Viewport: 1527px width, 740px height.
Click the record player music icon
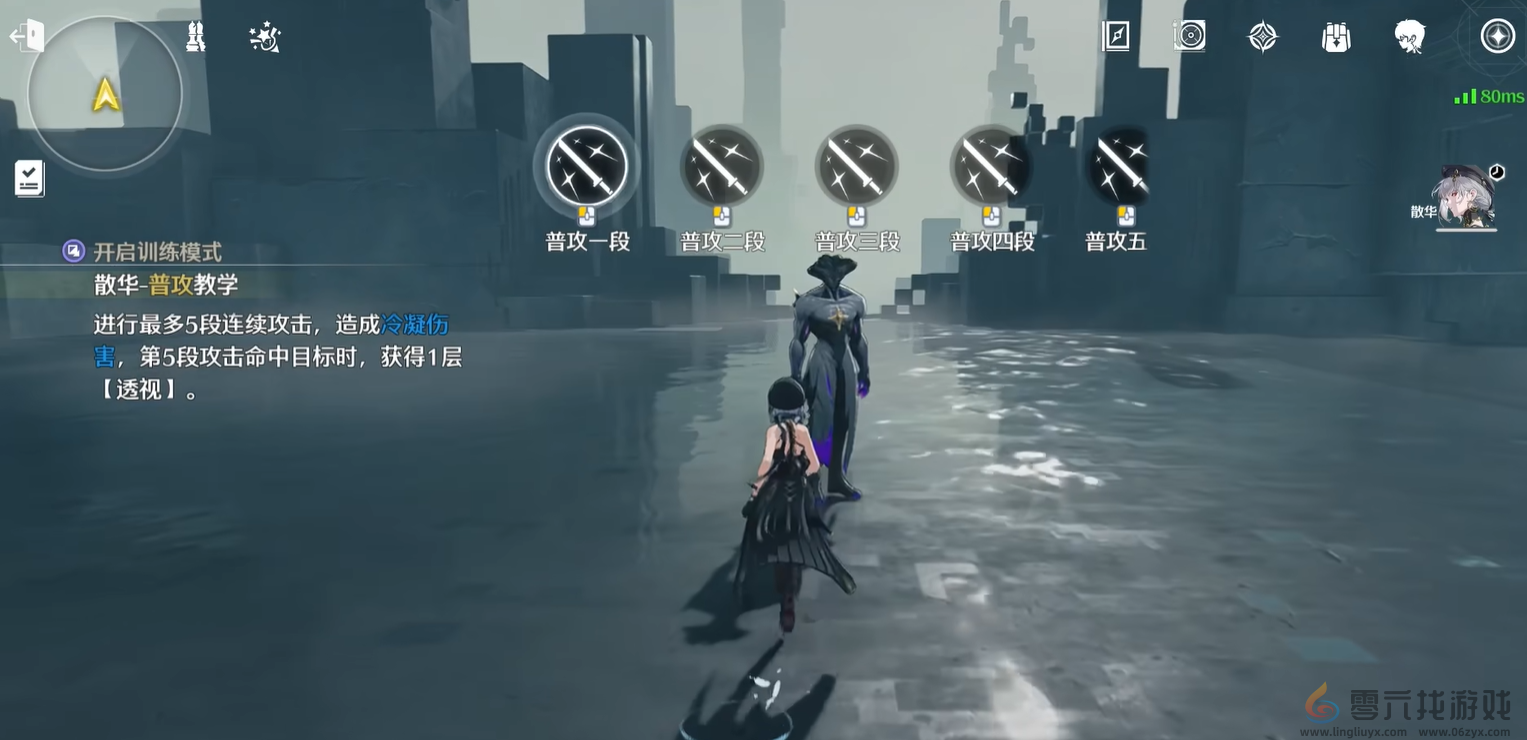tap(1188, 35)
